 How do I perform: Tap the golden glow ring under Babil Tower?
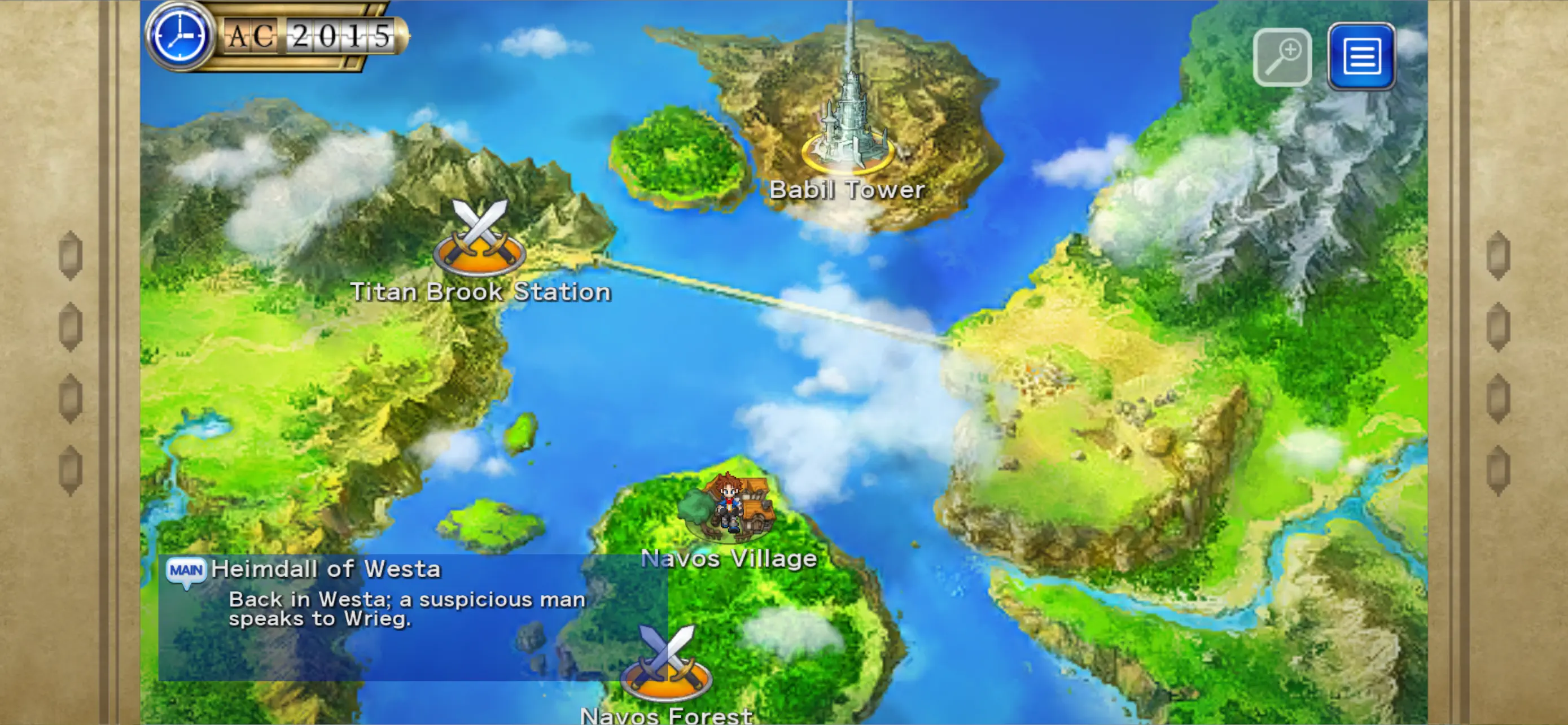[847, 169]
